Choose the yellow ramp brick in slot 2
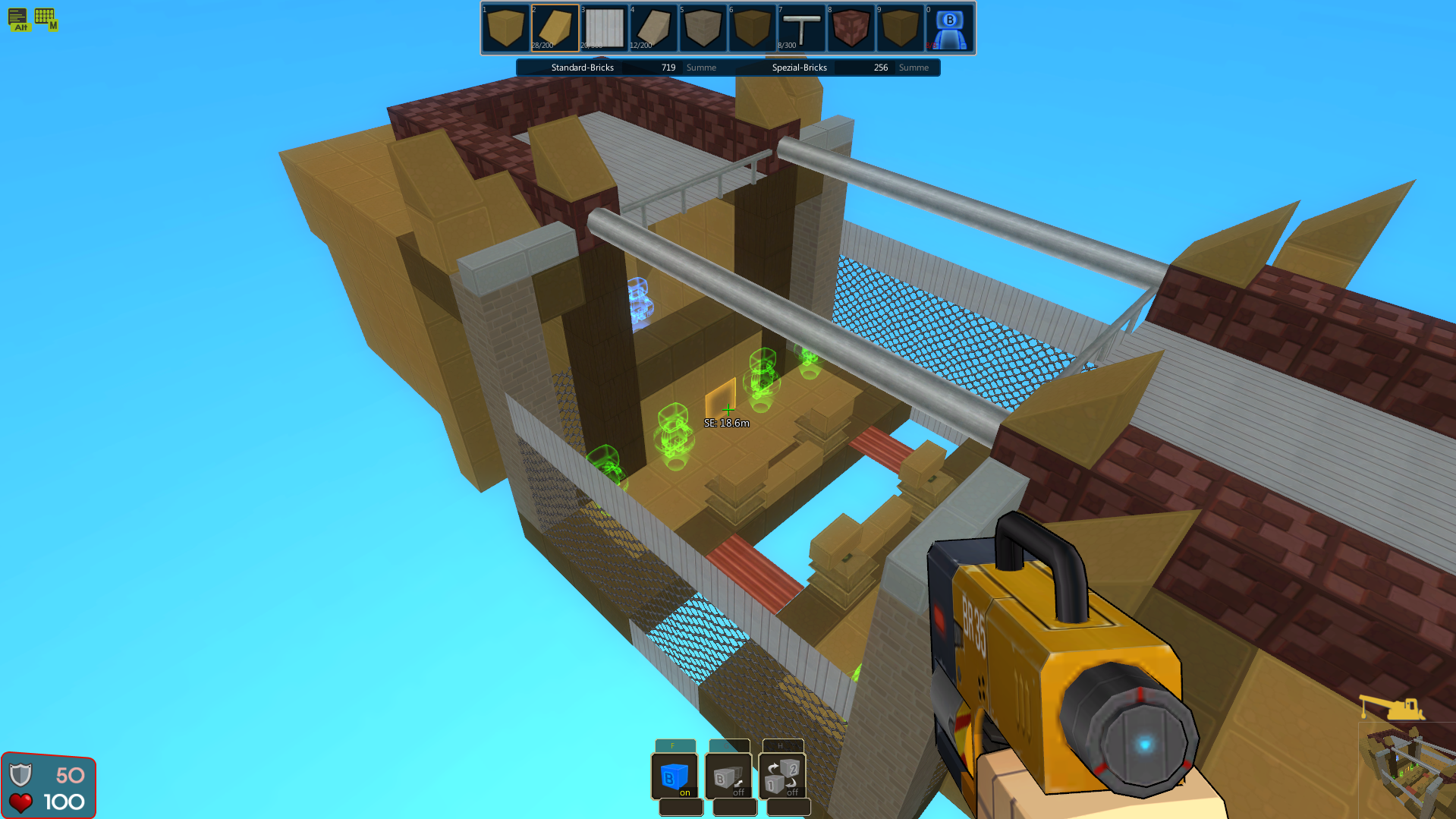Screen dimensions: 1456x819 point(555,28)
